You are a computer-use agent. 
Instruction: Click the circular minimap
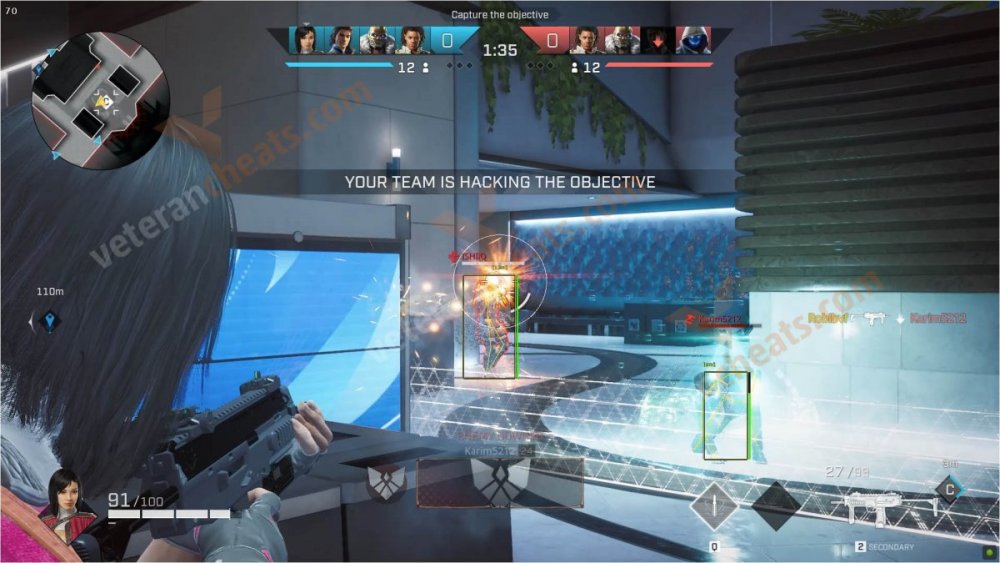[x=100, y=101]
